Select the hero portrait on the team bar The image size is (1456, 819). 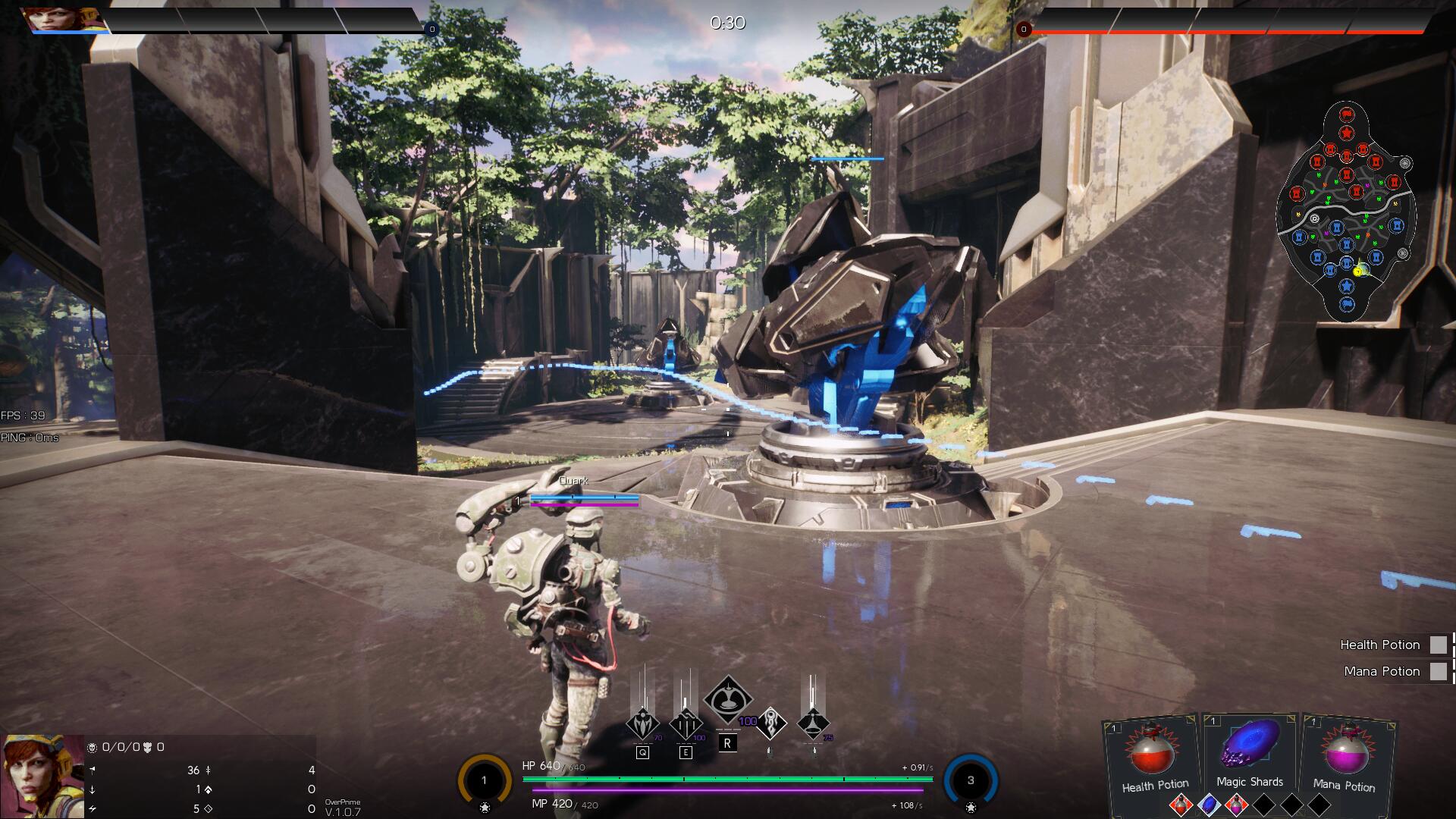tap(52, 19)
